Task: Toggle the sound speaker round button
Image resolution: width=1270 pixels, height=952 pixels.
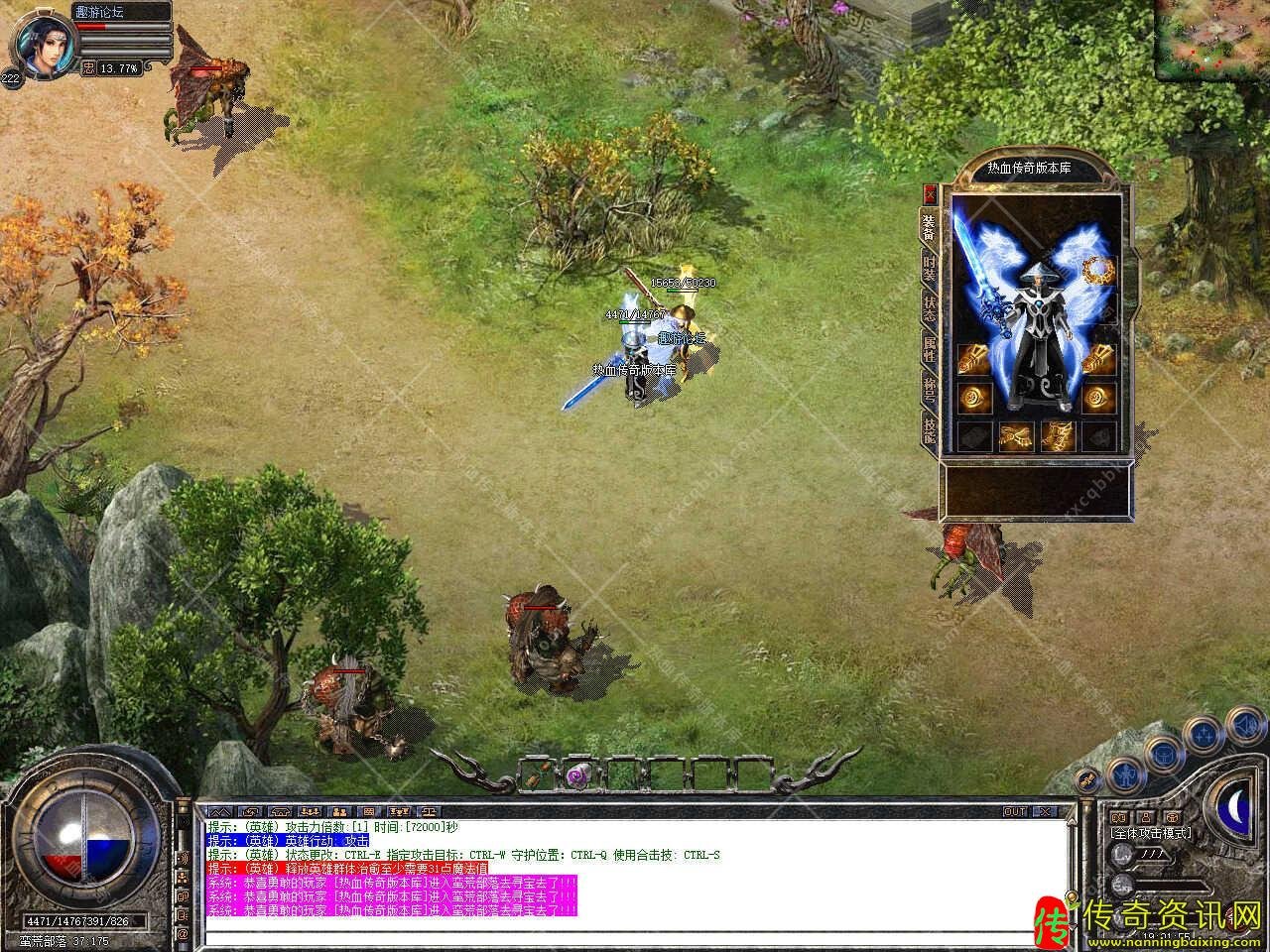Action: [x=1245, y=727]
